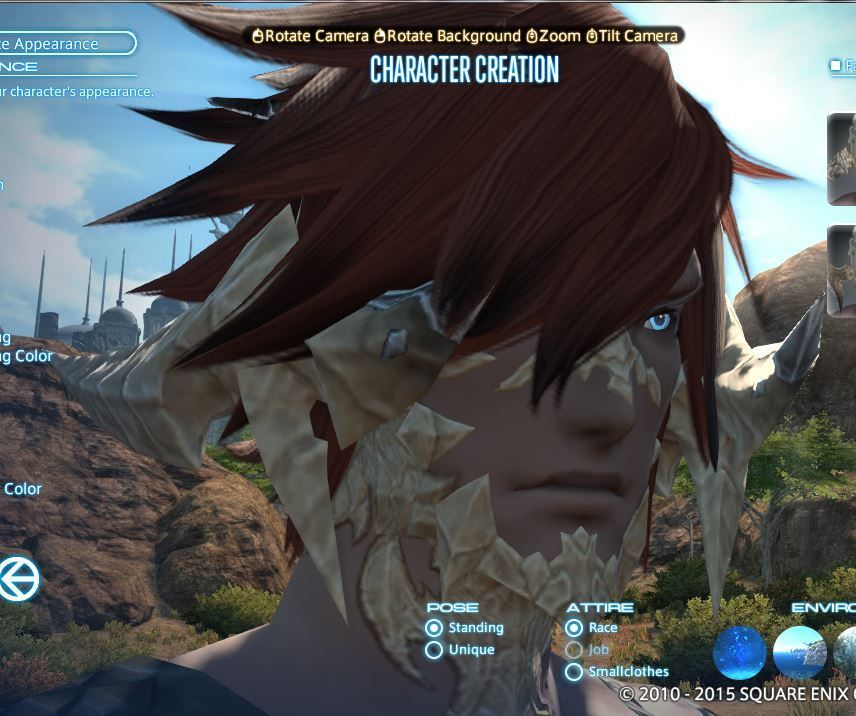
Task: Toggle the checkbox in the top-right corner
Action: click(x=836, y=66)
